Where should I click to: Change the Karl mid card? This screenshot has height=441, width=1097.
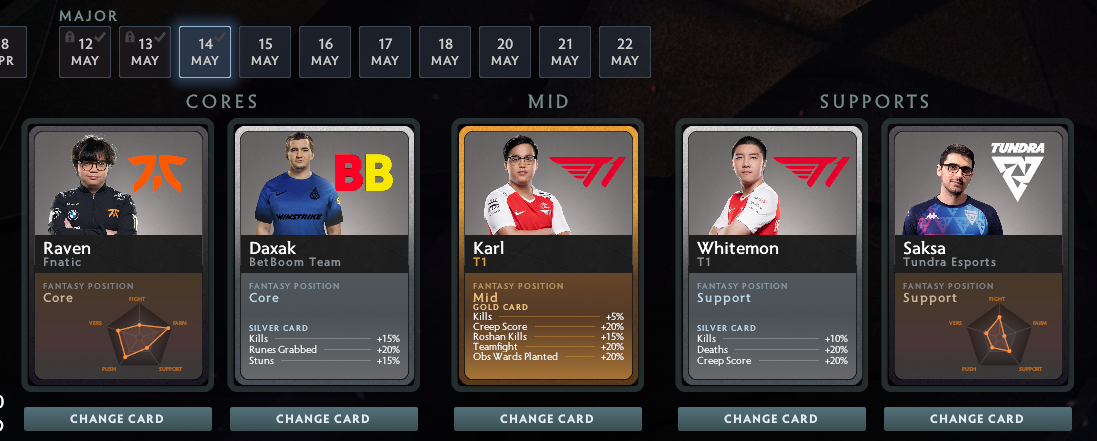coord(548,419)
